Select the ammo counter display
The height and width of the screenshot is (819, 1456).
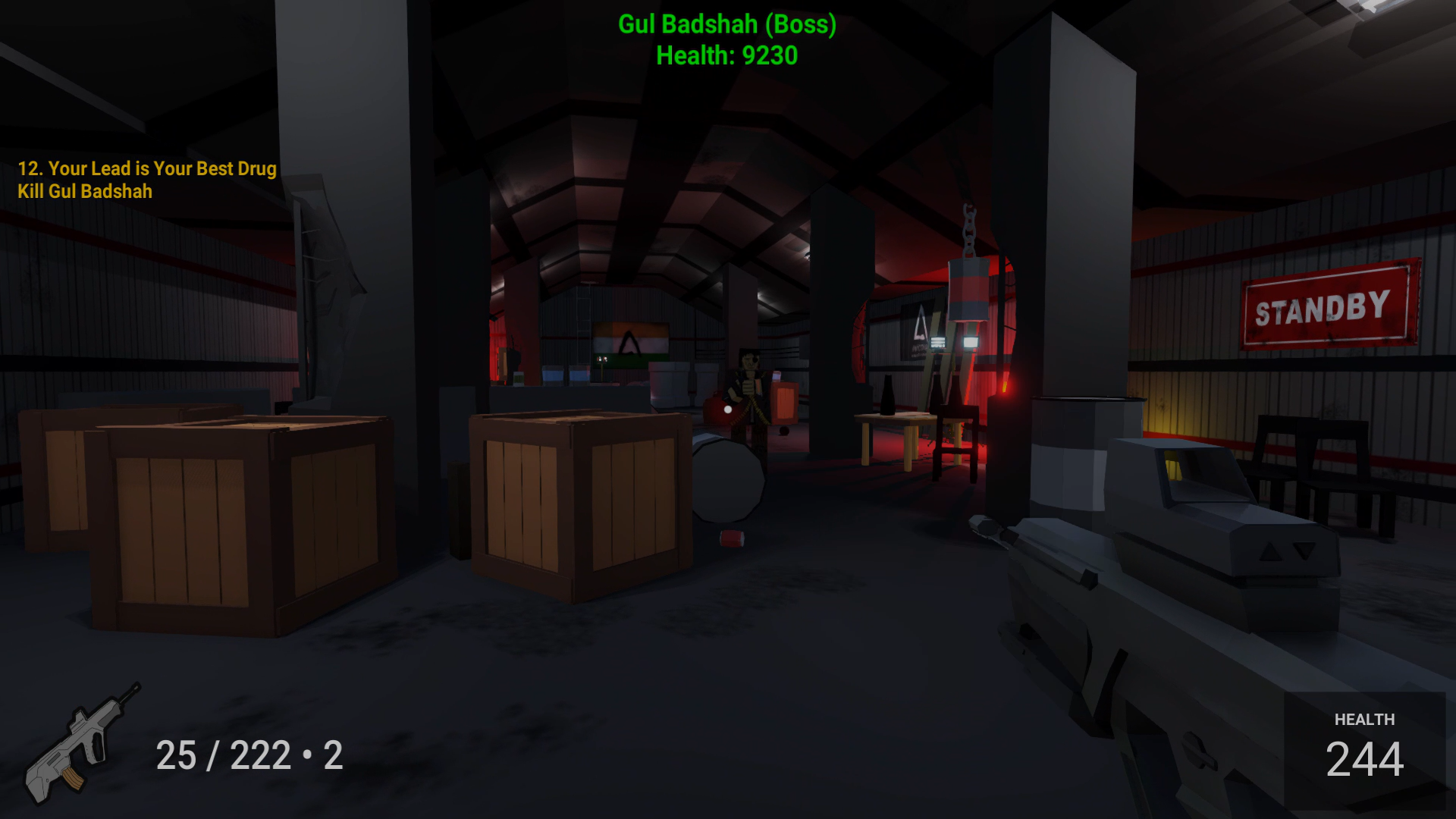pyautogui.click(x=250, y=756)
